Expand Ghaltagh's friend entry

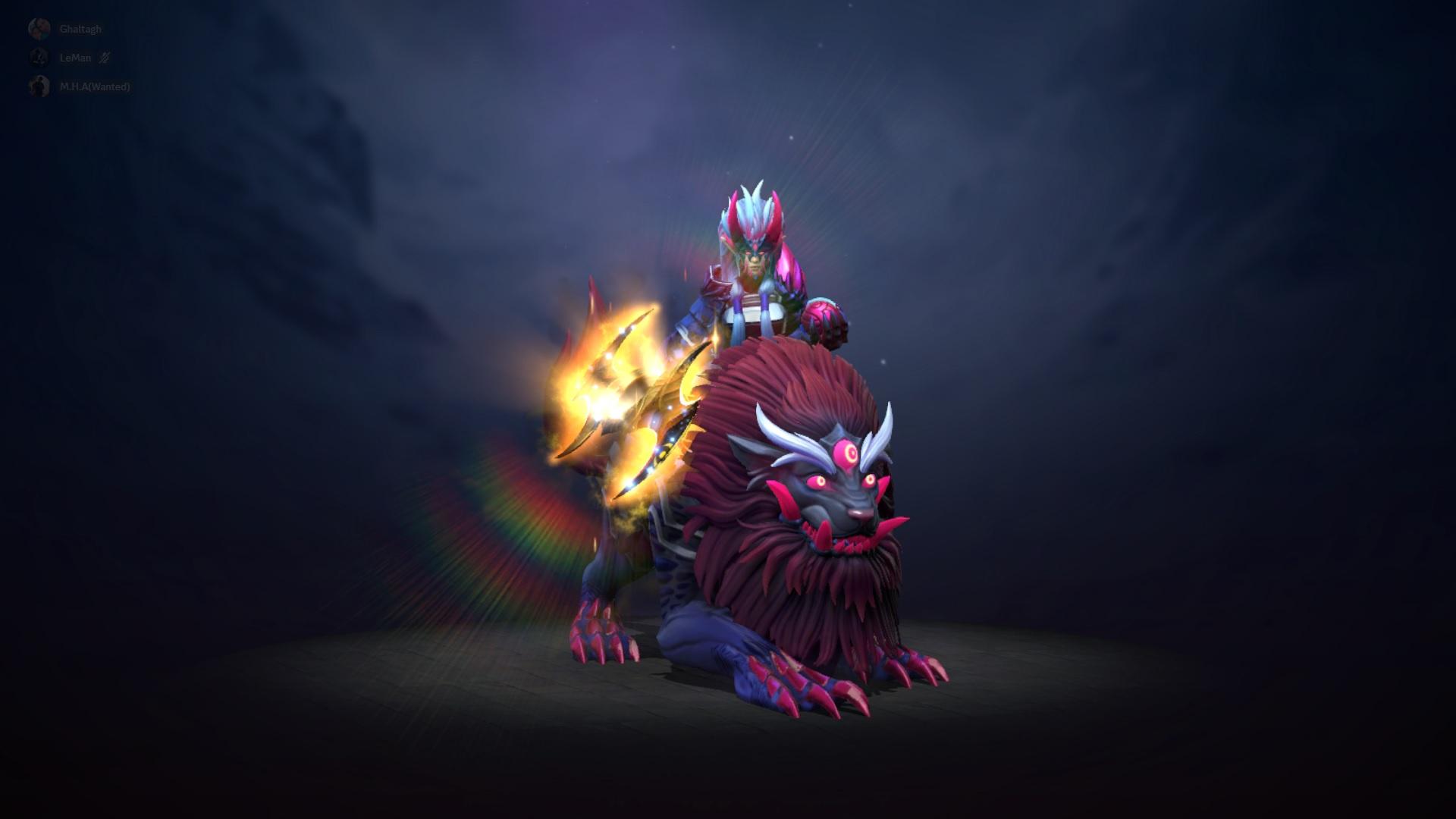point(81,28)
